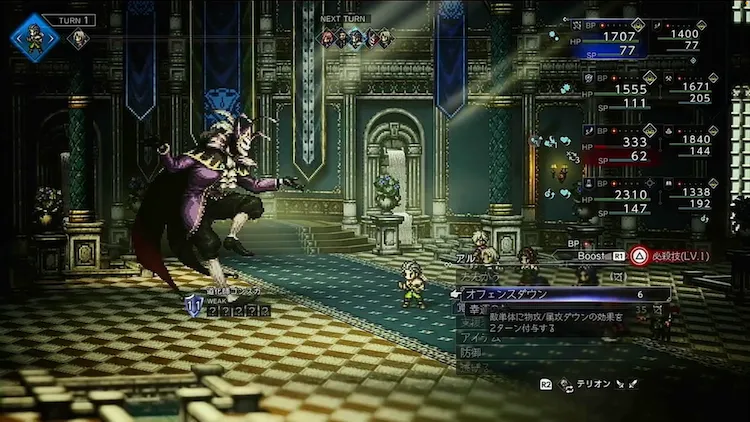
Task: Activate the Boost button
Action: (595, 255)
